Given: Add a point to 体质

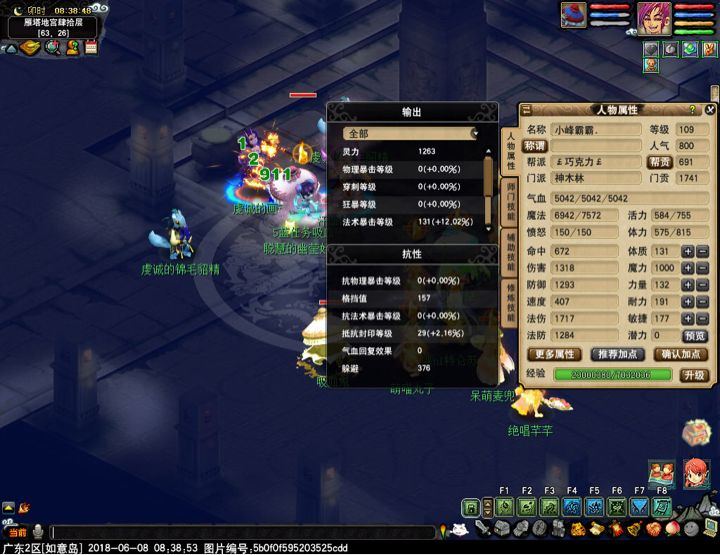Looking at the screenshot, I should 687,252.
